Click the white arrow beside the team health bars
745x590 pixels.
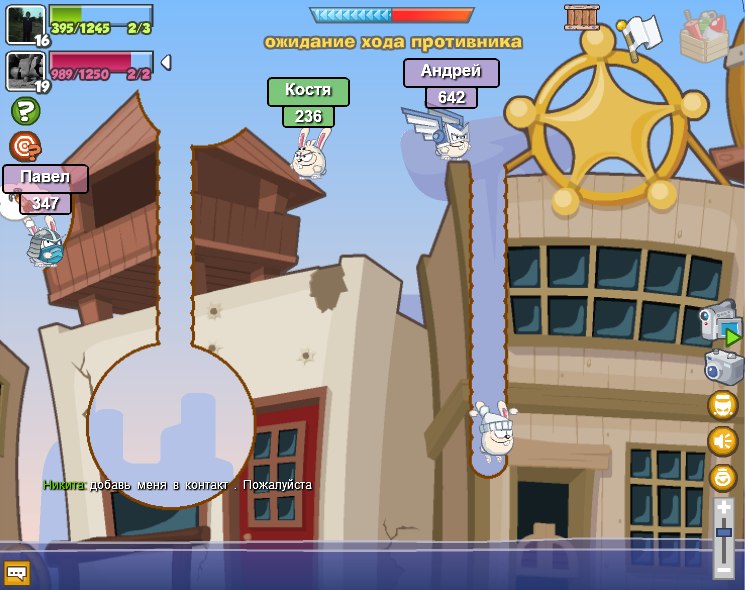click(166, 62)
